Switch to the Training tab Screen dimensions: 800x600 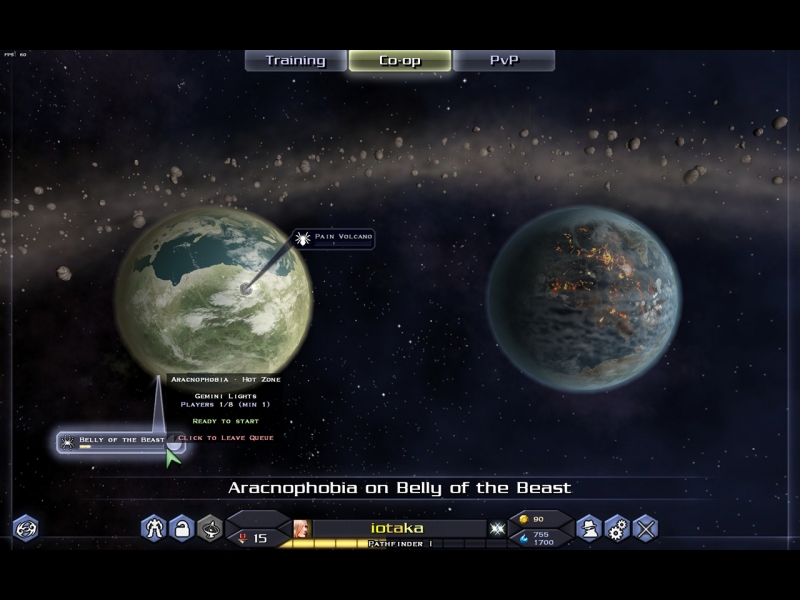point(296,61)
